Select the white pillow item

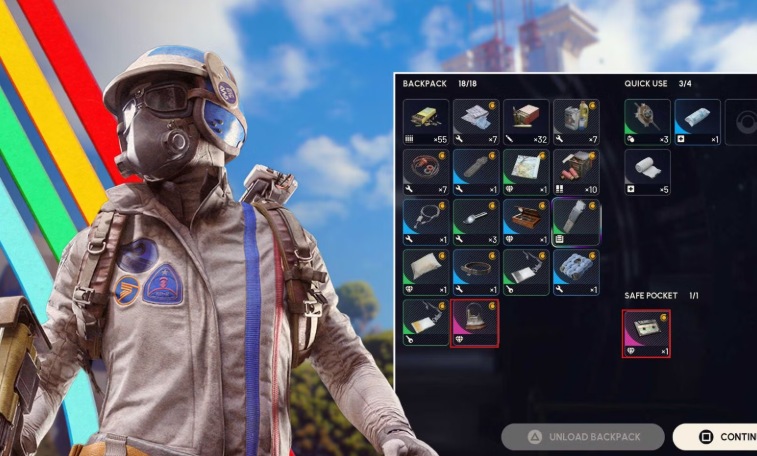tap(426, 272)
